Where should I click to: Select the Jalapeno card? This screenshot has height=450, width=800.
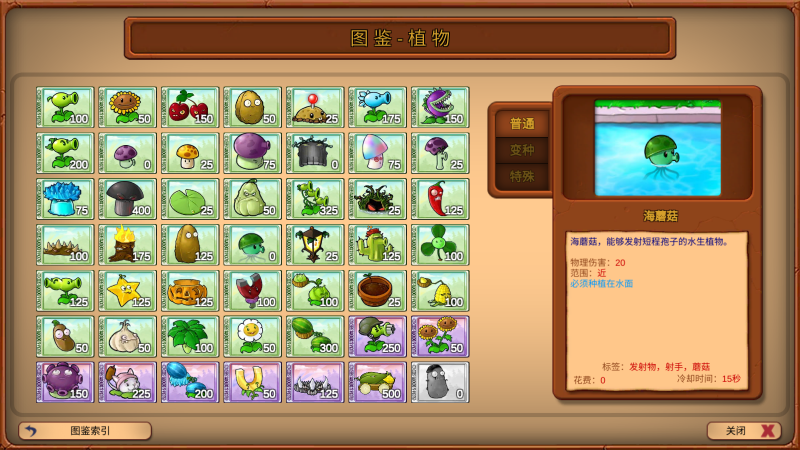click(x=440, y=198)
